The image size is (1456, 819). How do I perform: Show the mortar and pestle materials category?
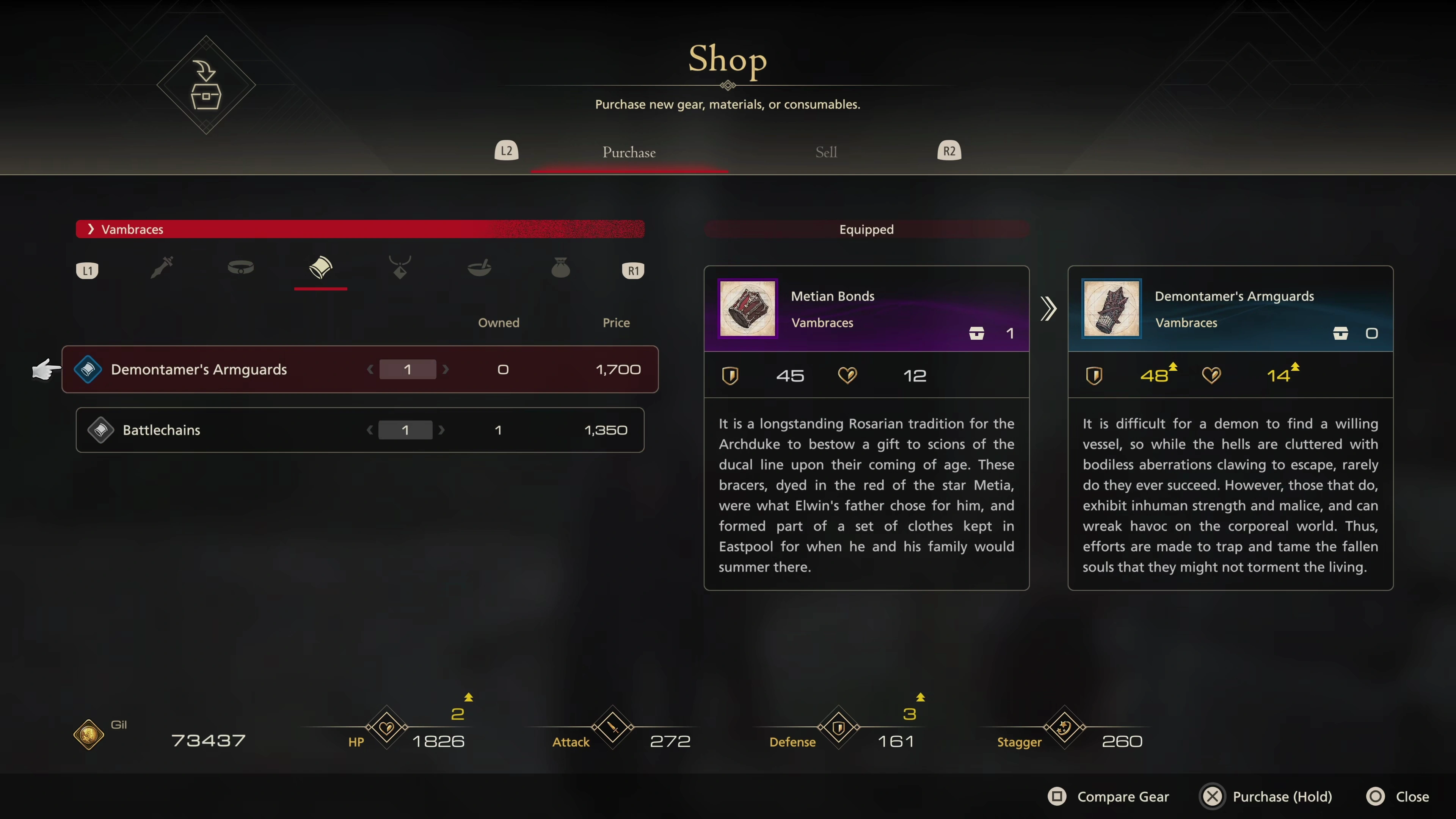[x=479, y=267]
